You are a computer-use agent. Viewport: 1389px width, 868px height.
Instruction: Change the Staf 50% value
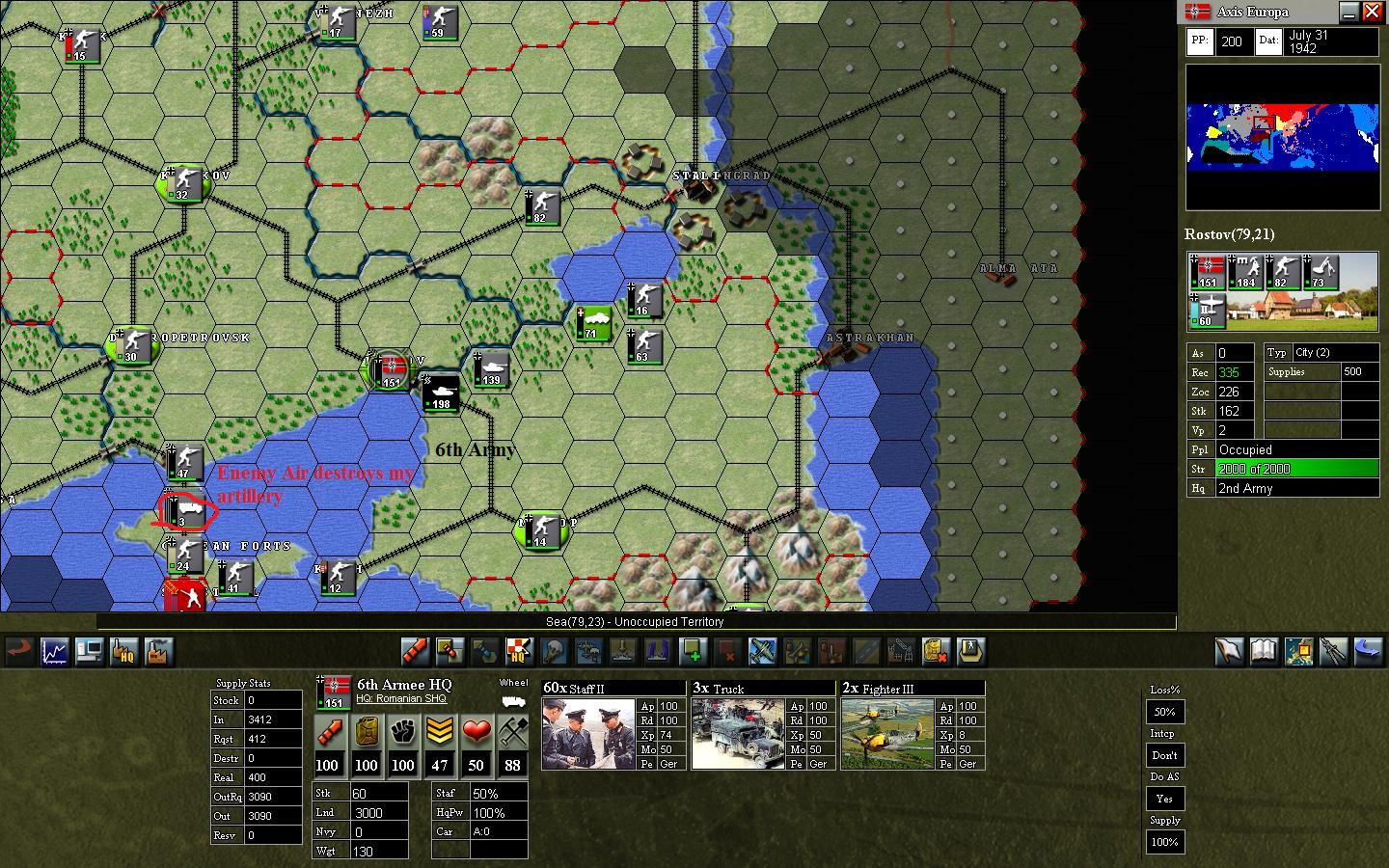pos(487,795)
